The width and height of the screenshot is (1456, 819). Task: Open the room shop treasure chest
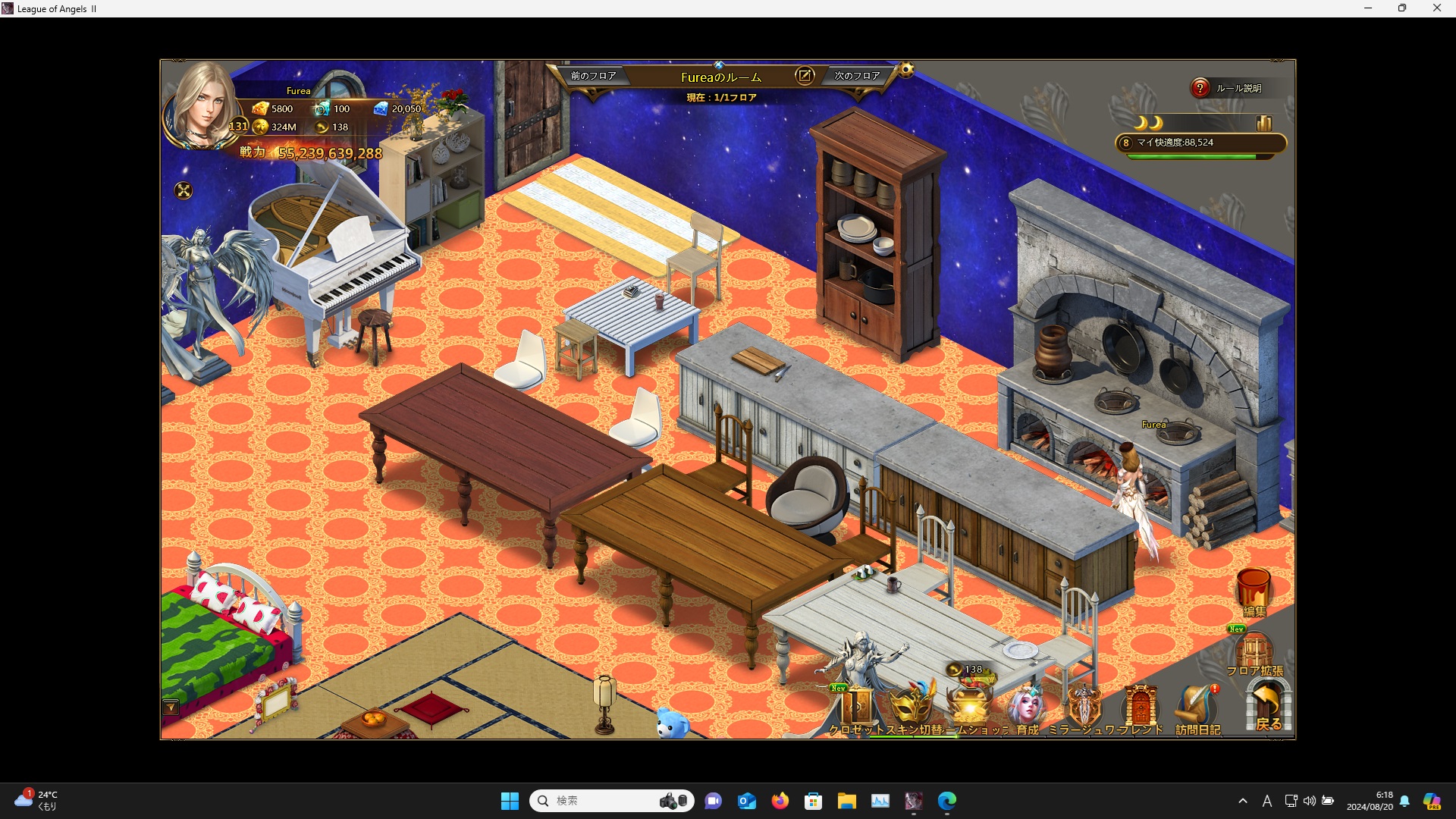[969, 705]
